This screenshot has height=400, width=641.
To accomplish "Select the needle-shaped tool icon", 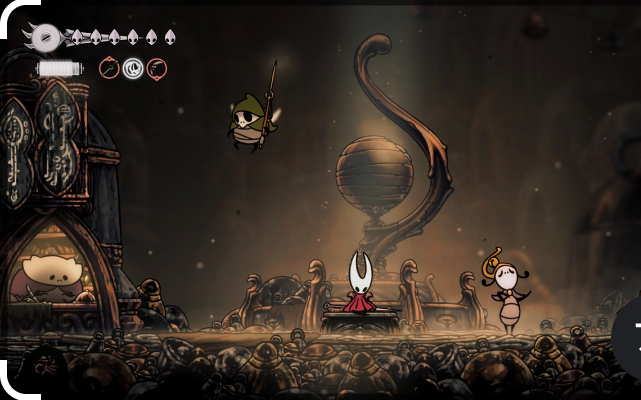I will tap(109, 68).
